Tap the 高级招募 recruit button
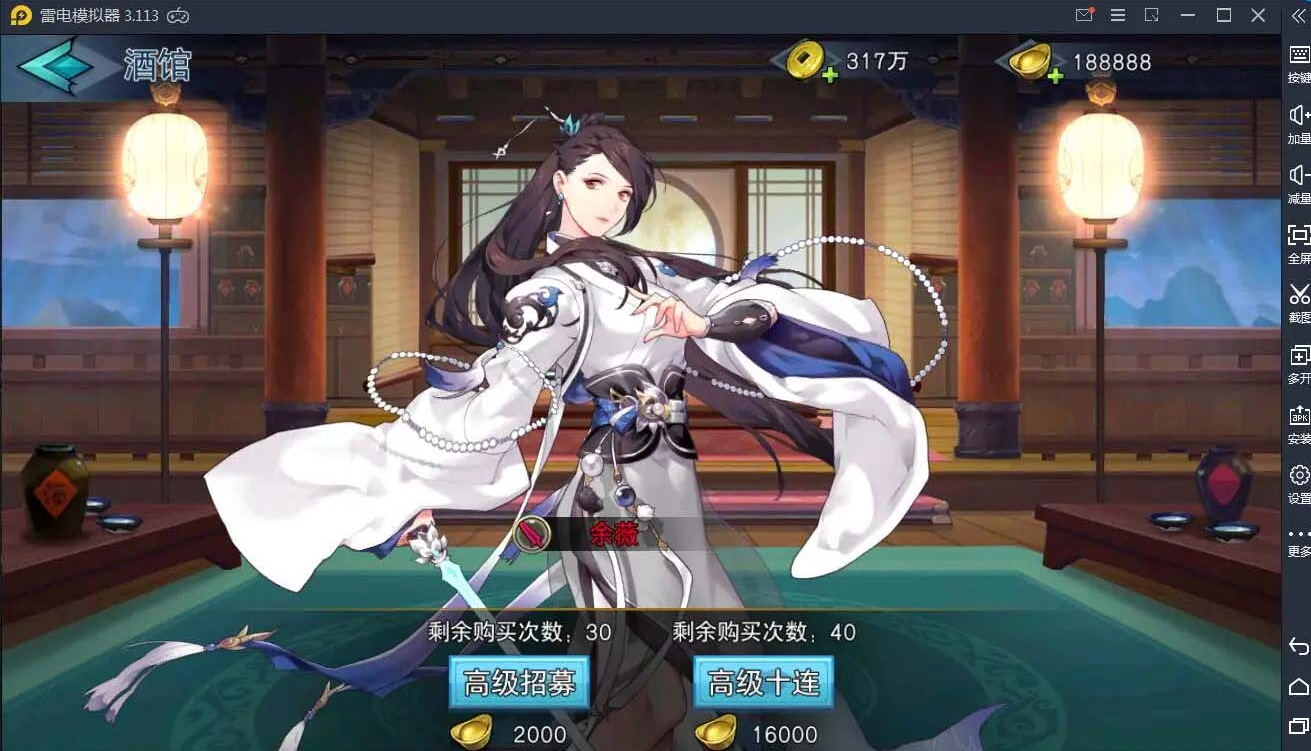 [519, 683]
